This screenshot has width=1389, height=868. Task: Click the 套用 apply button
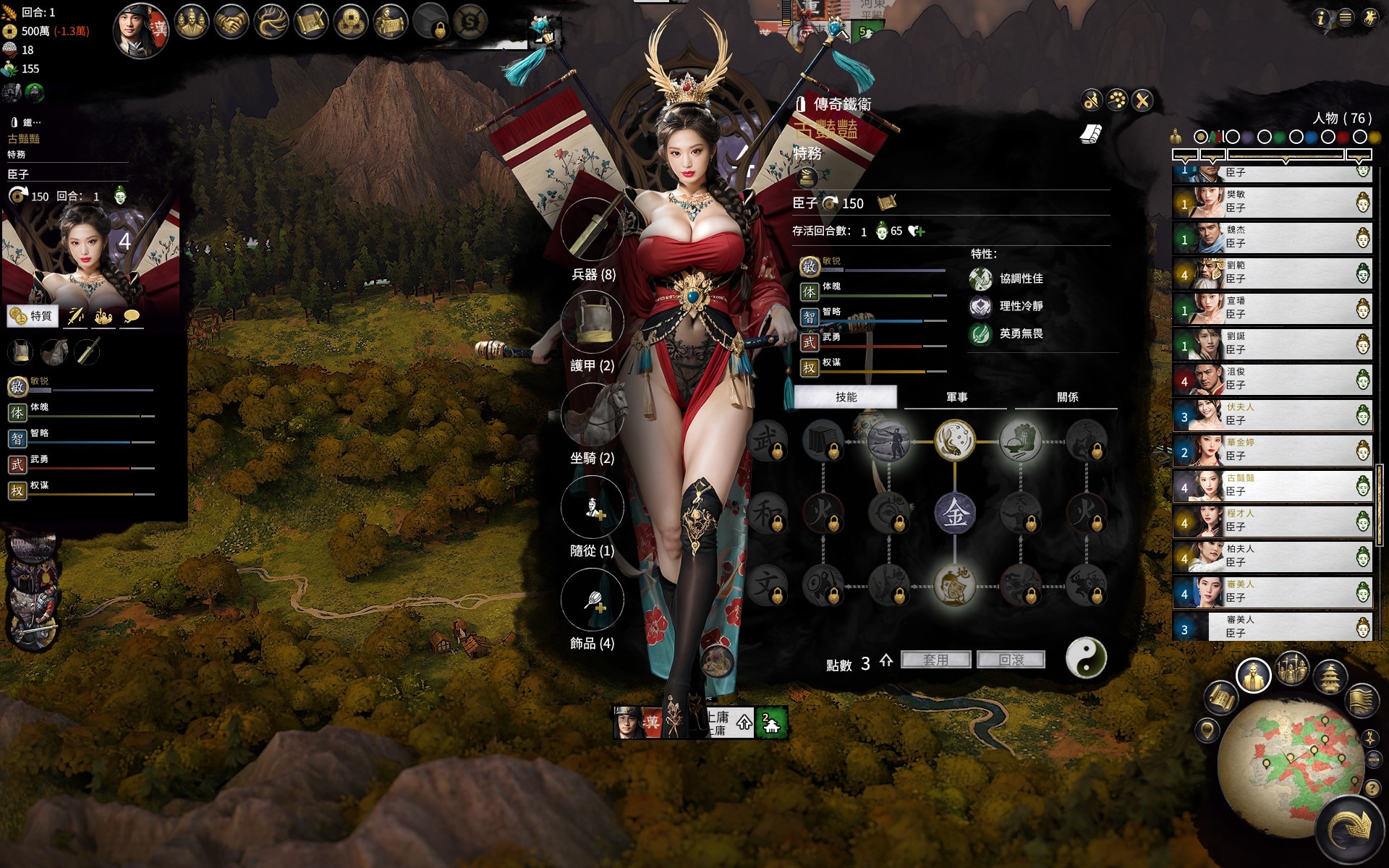(935, 660)
